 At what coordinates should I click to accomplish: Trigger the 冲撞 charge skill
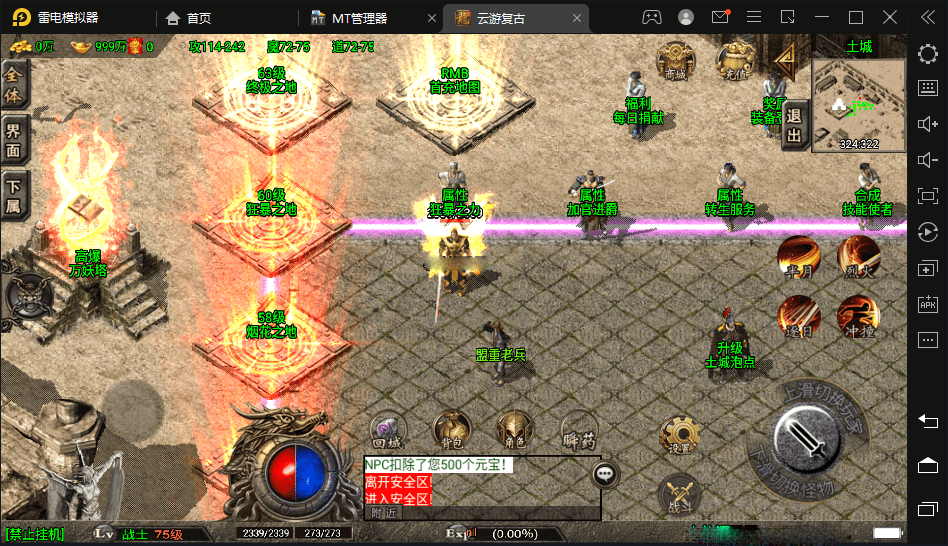click(x=858, y=315)
